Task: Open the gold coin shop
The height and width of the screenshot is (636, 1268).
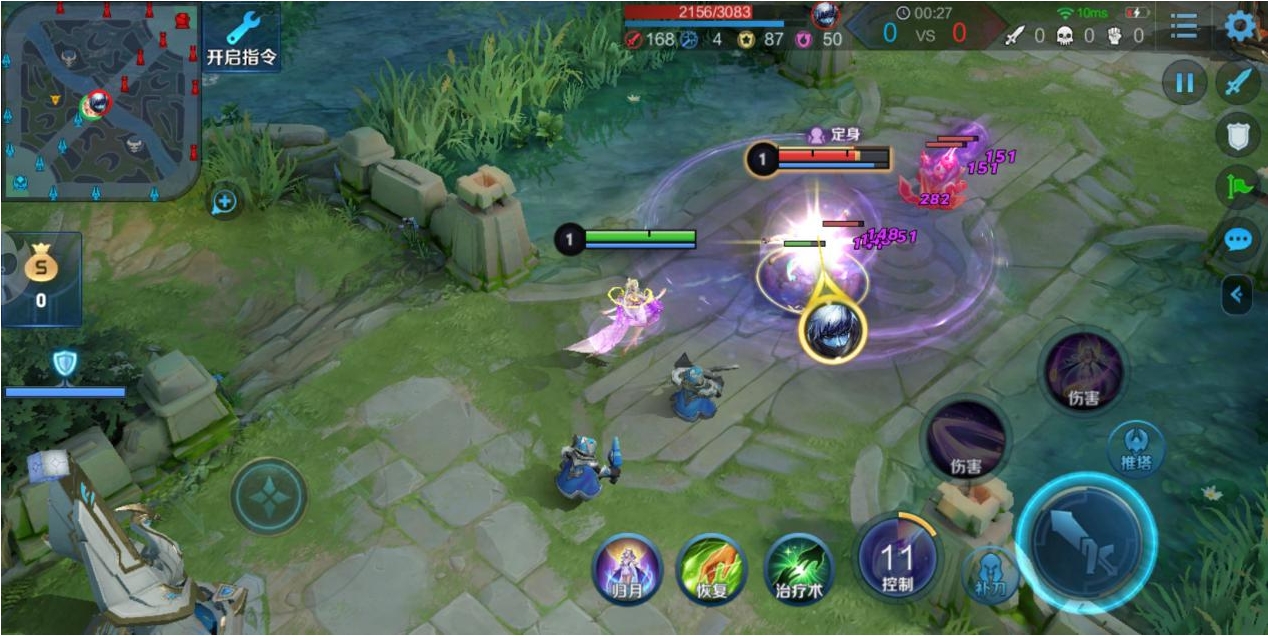Action: coord(41,278)
